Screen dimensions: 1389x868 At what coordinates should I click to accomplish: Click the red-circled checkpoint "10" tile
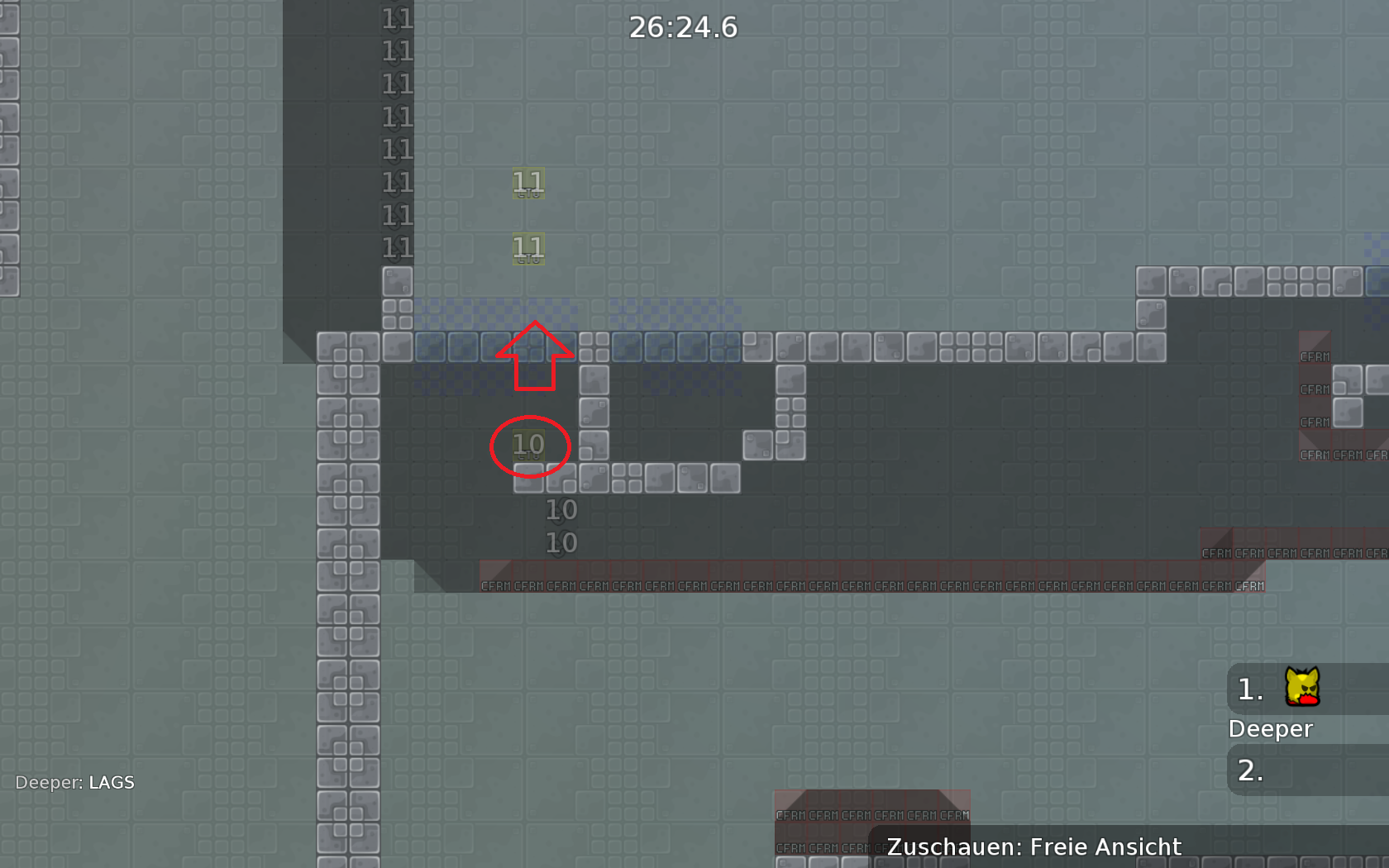click(x=529, y=445)
